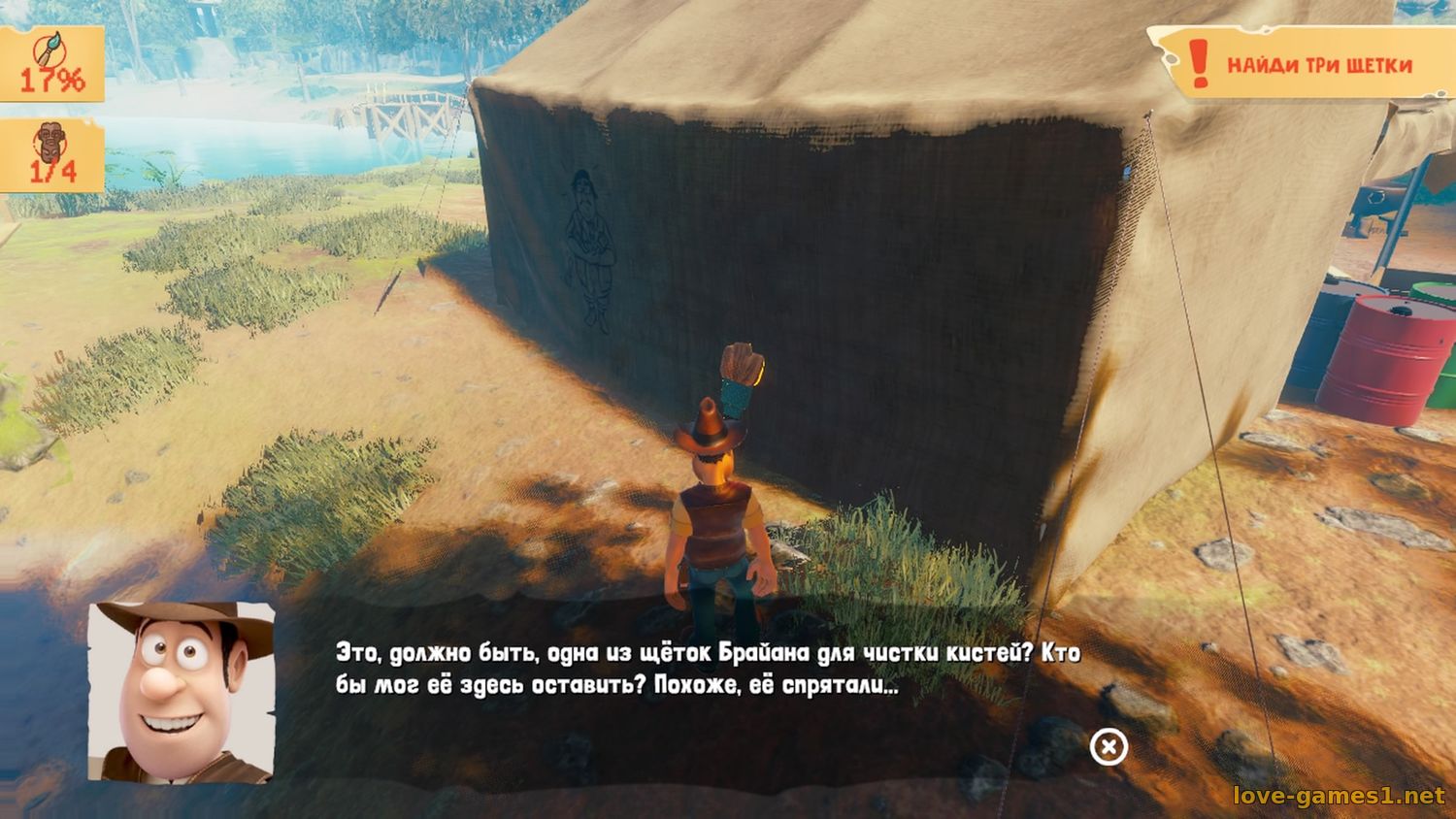The height and width of the screenshot is (819, 1456).
Task: Close the dialogue with the X button
Action: [1109, 746]
